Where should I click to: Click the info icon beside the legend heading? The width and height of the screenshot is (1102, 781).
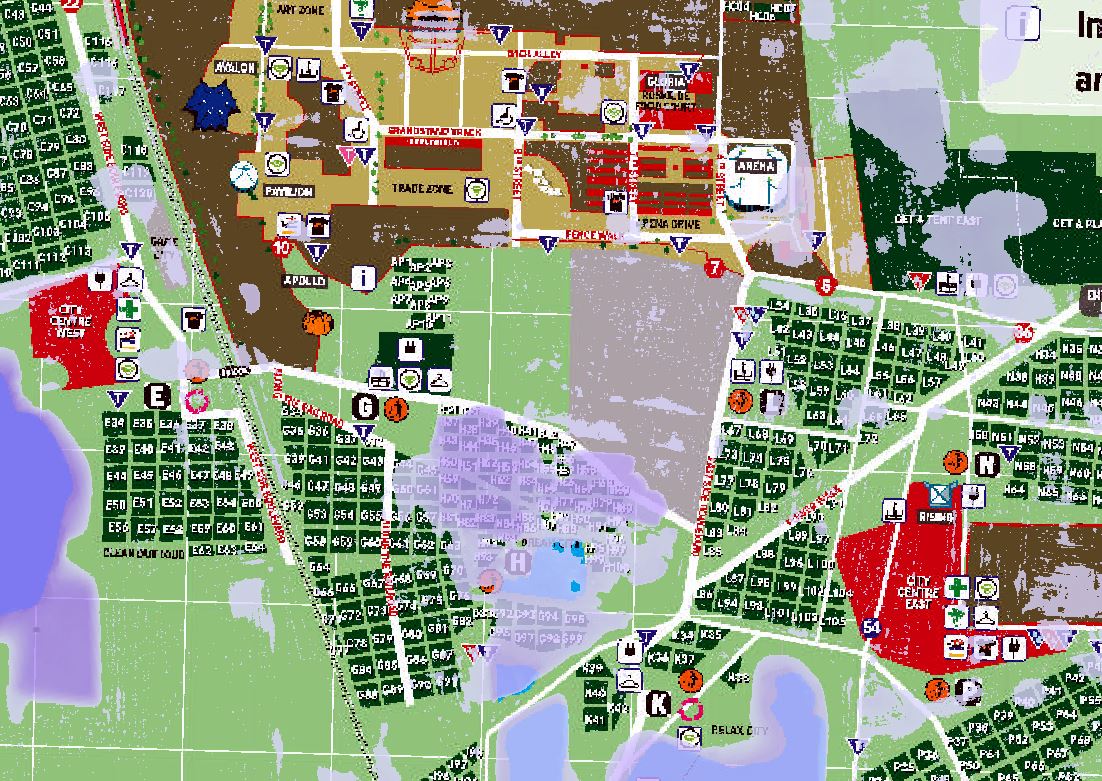(1022, 22)
